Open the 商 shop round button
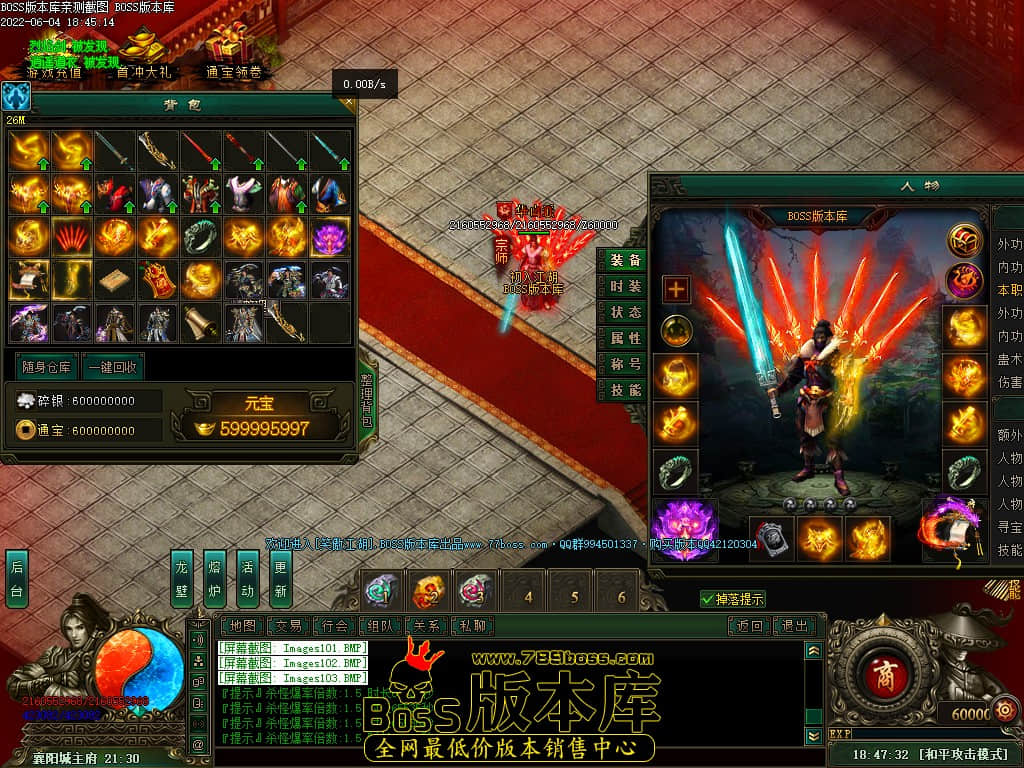The image size is (1024, 768). coord(882,671)
